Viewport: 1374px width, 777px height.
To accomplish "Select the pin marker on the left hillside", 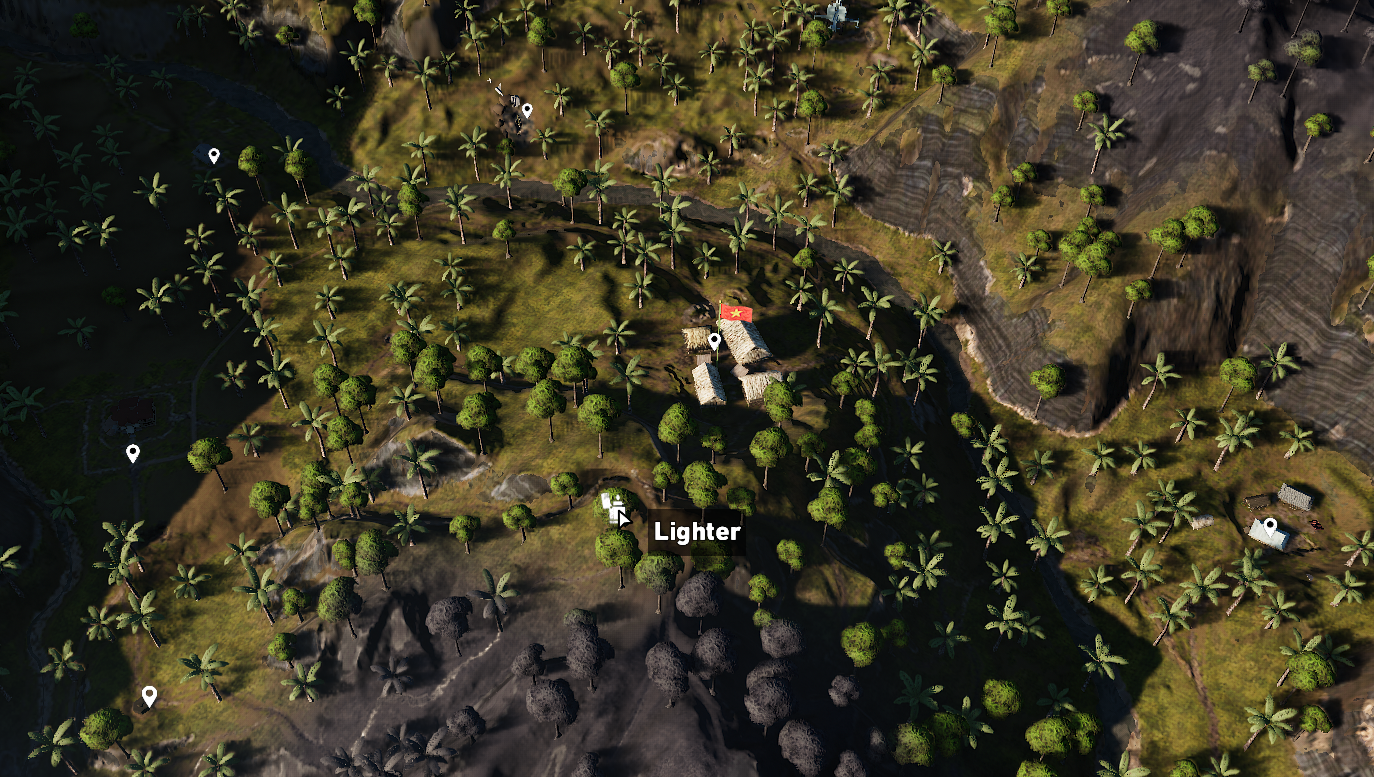I will coord(131,451).
